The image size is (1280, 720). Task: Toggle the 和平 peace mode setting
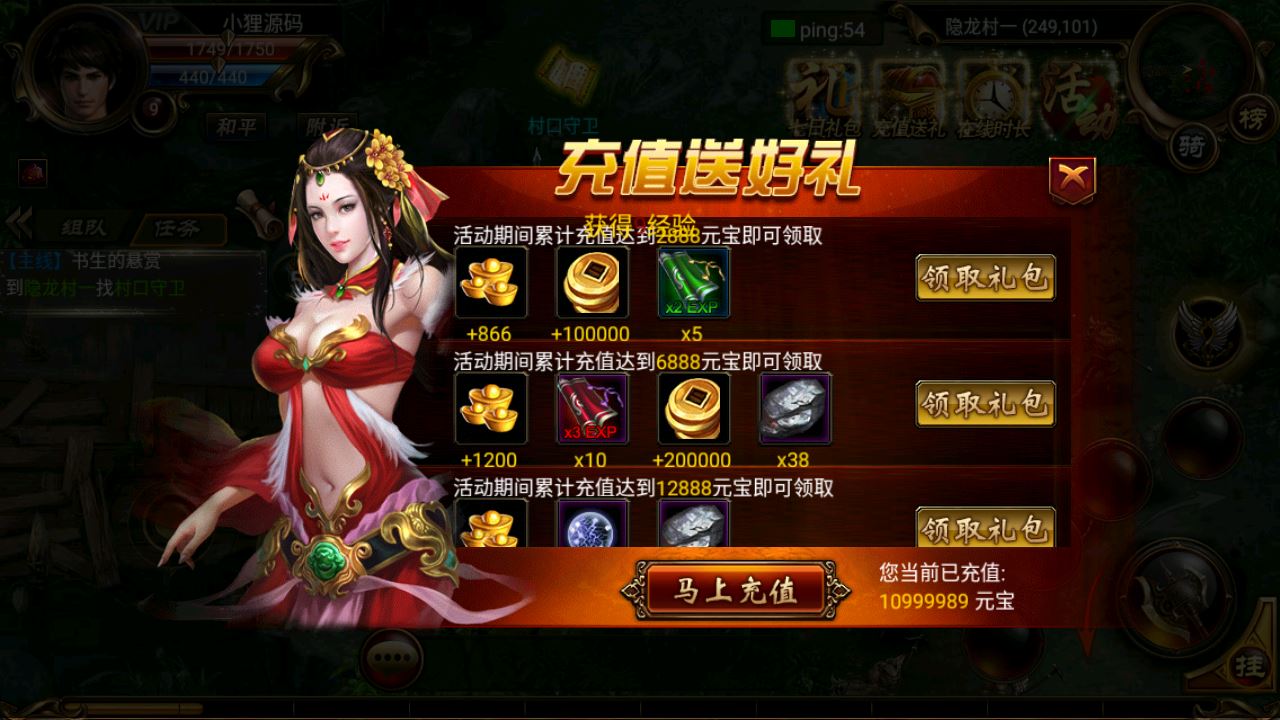point(237,128)
